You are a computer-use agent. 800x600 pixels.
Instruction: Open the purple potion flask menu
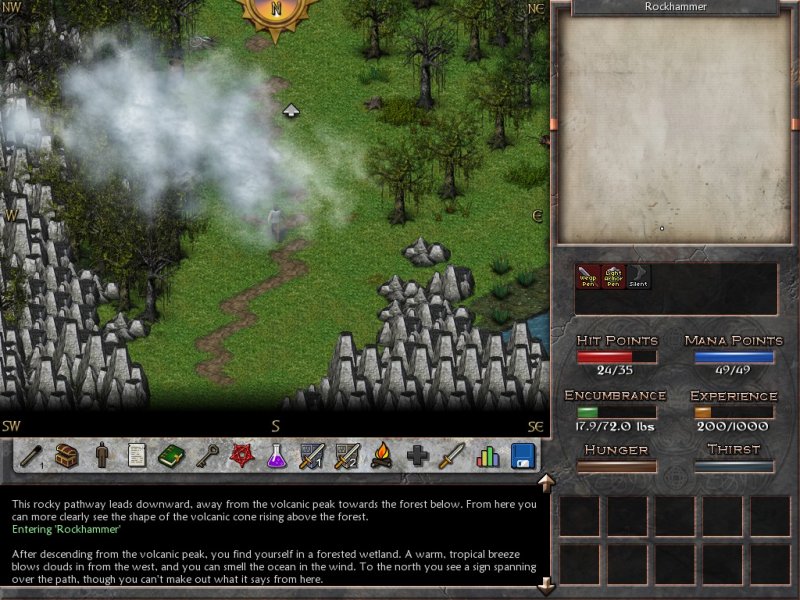tap(277, 456)
